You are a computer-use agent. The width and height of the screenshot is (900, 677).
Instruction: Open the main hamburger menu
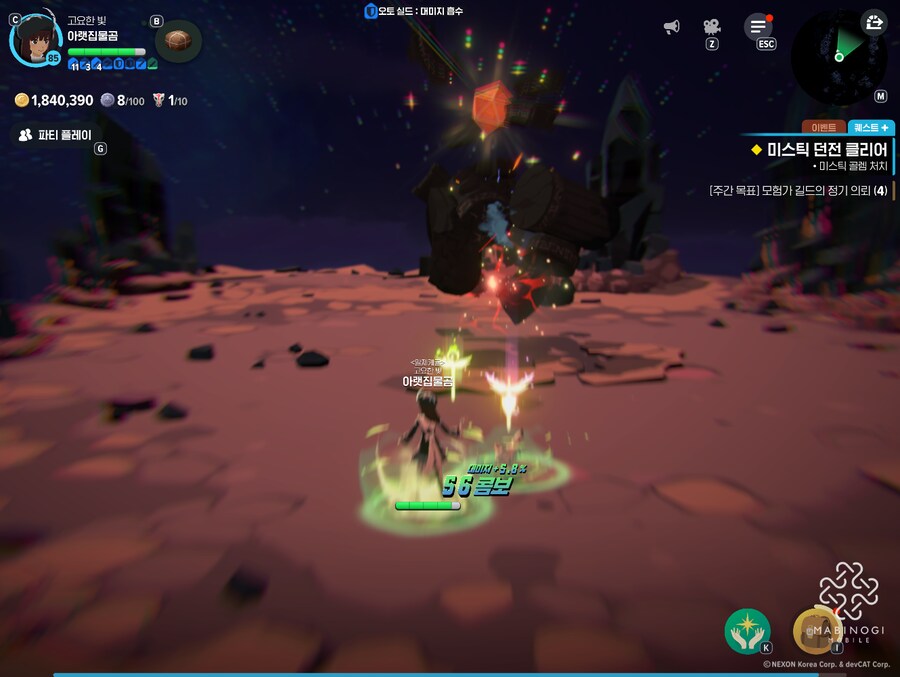click(759, 27)
